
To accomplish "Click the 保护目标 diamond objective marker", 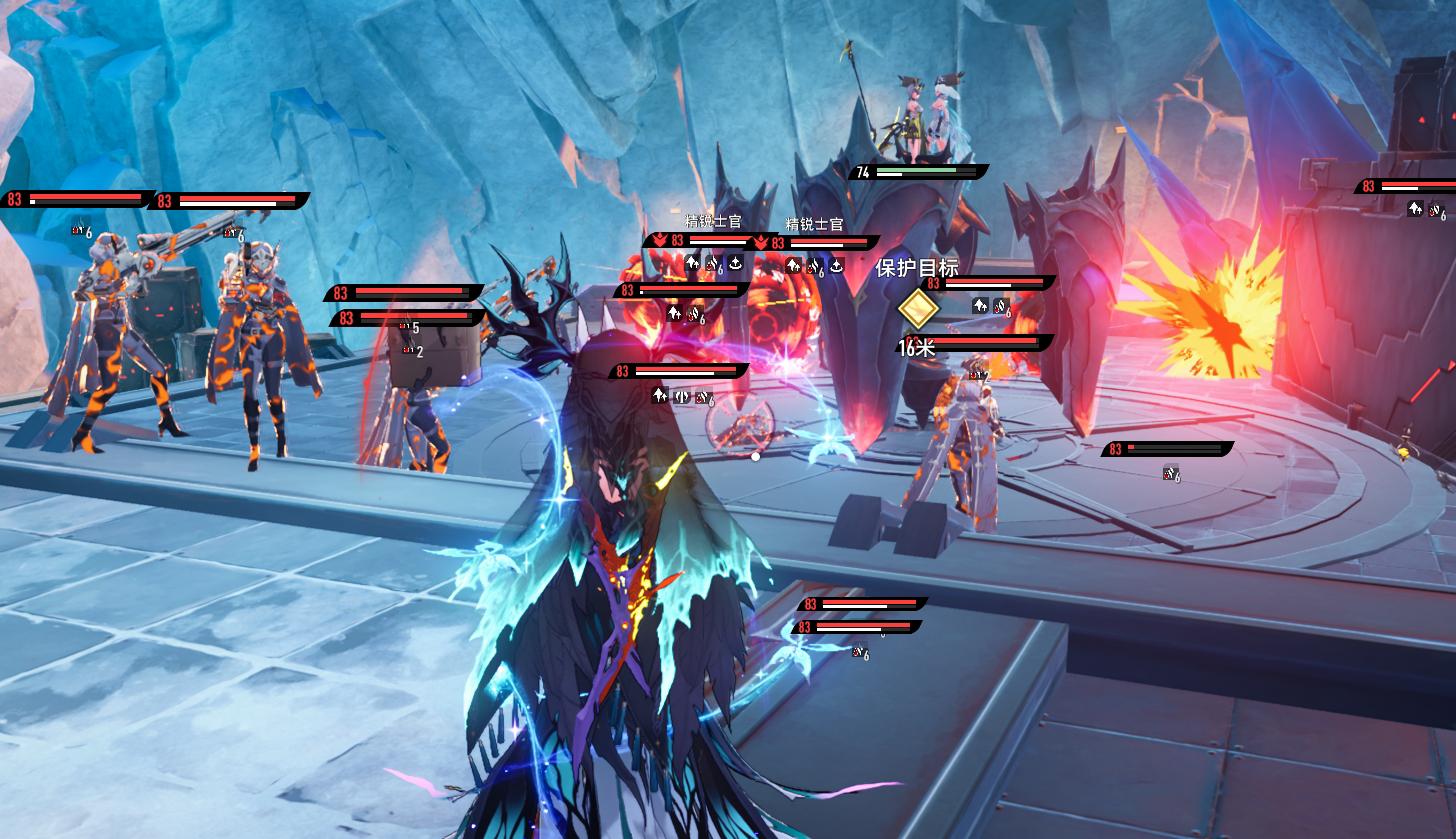I will pos(917,308).
